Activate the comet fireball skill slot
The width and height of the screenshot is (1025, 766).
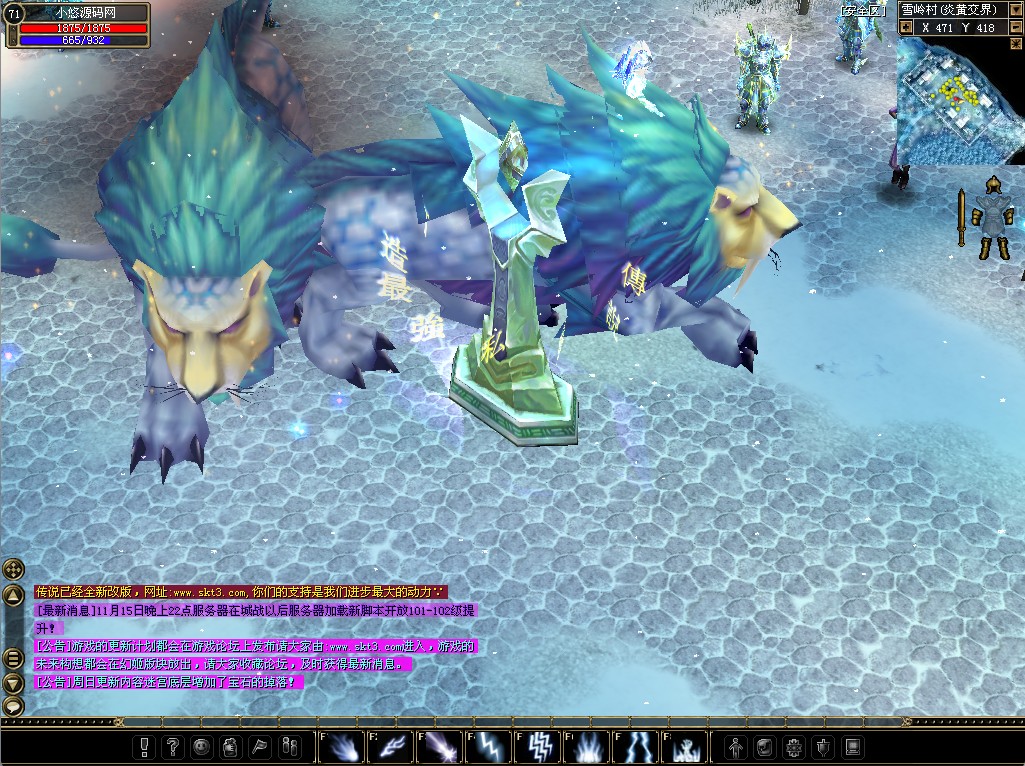pos(340,746)
